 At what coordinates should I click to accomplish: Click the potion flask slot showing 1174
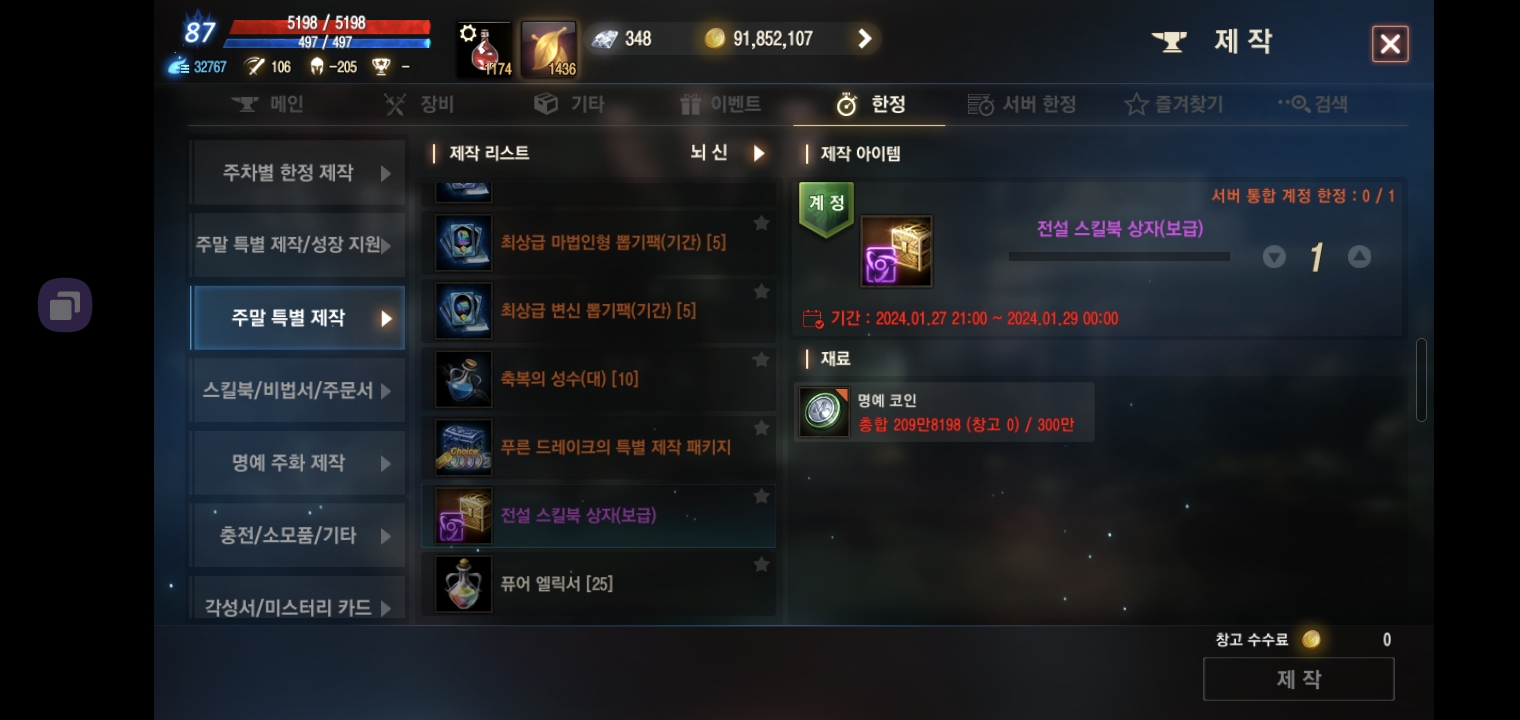tap(483, 45)
